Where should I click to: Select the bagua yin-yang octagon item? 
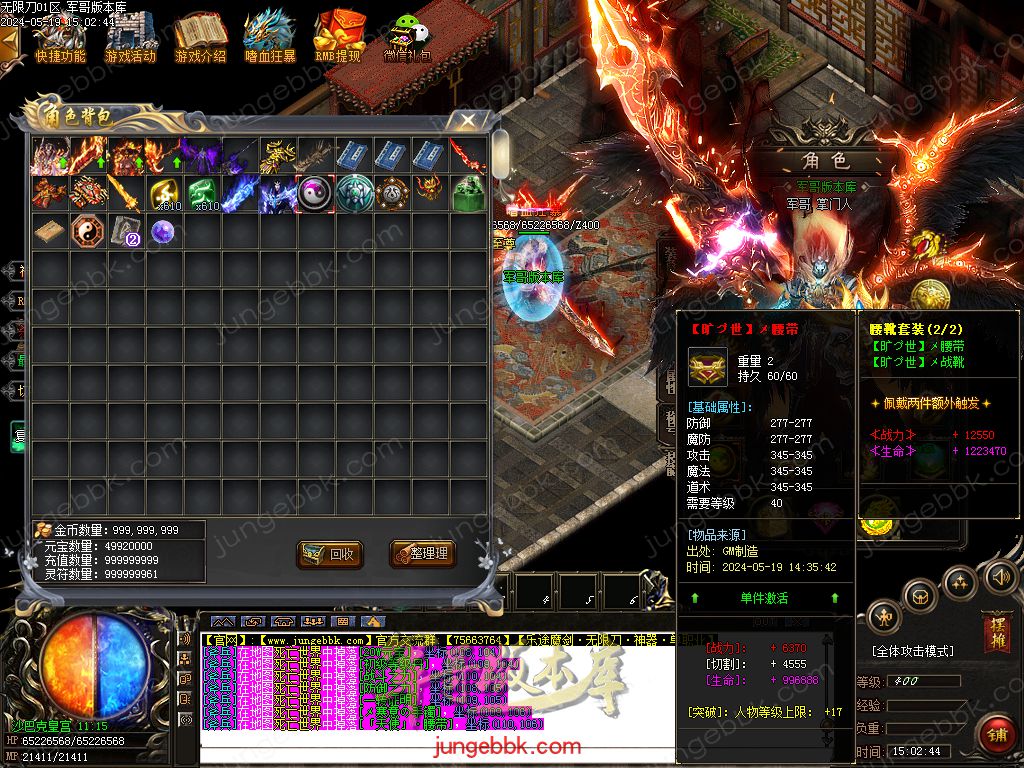coord(87,232)
